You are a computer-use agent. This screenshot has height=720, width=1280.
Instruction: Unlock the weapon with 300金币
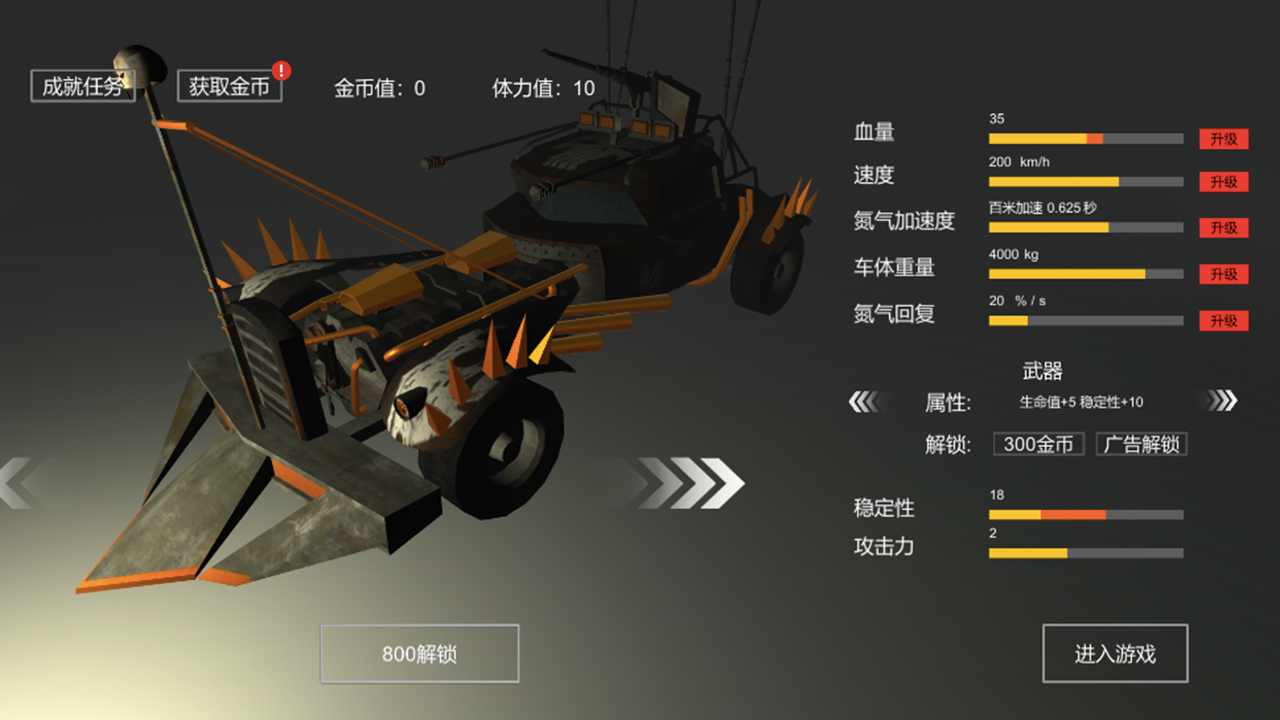[x=1038, y=444]
